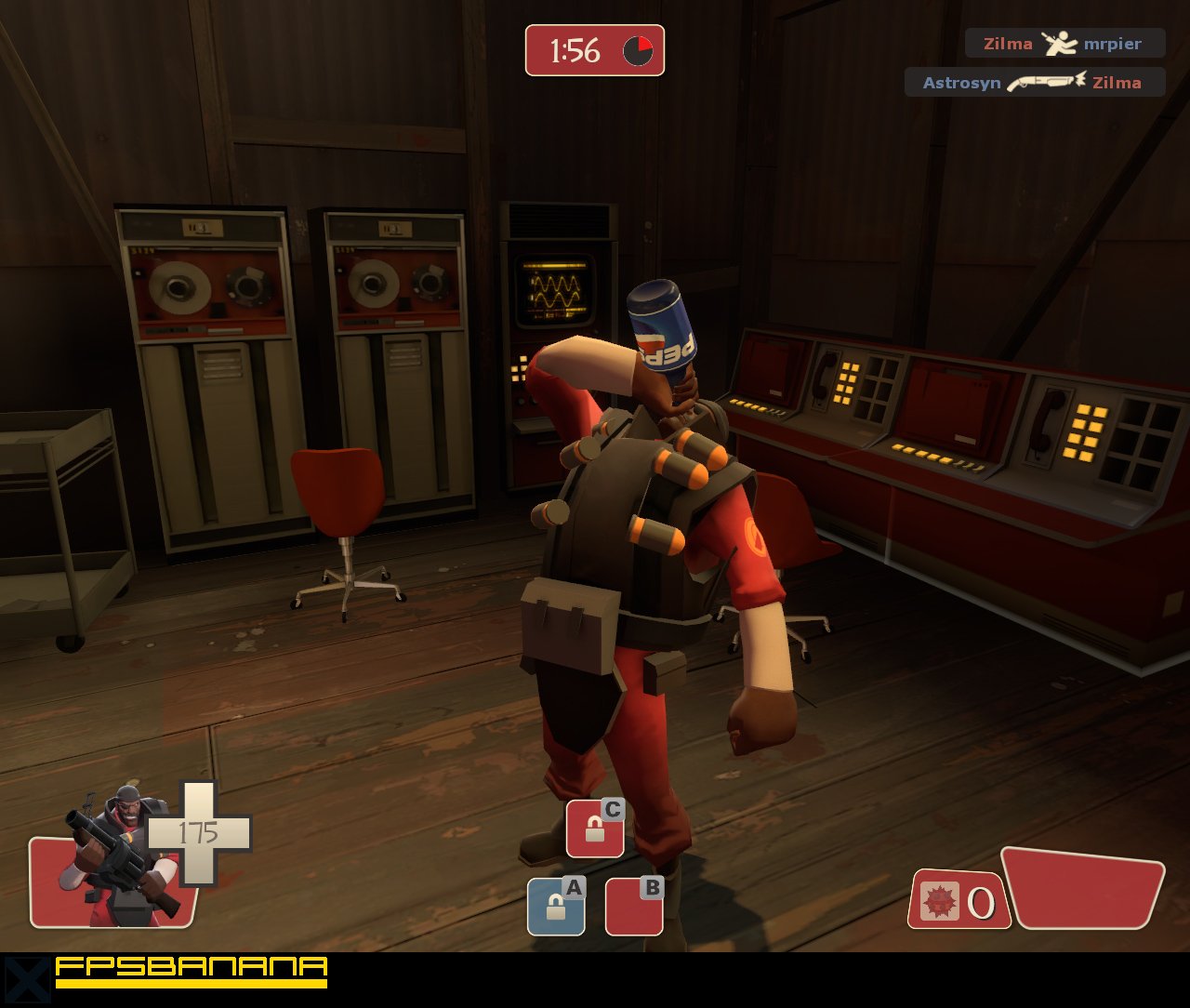The height and width of the screenshot is (1008, 1190).
Task: Click Zilma's name in the top killfeed
Action: coord(1007,43)
